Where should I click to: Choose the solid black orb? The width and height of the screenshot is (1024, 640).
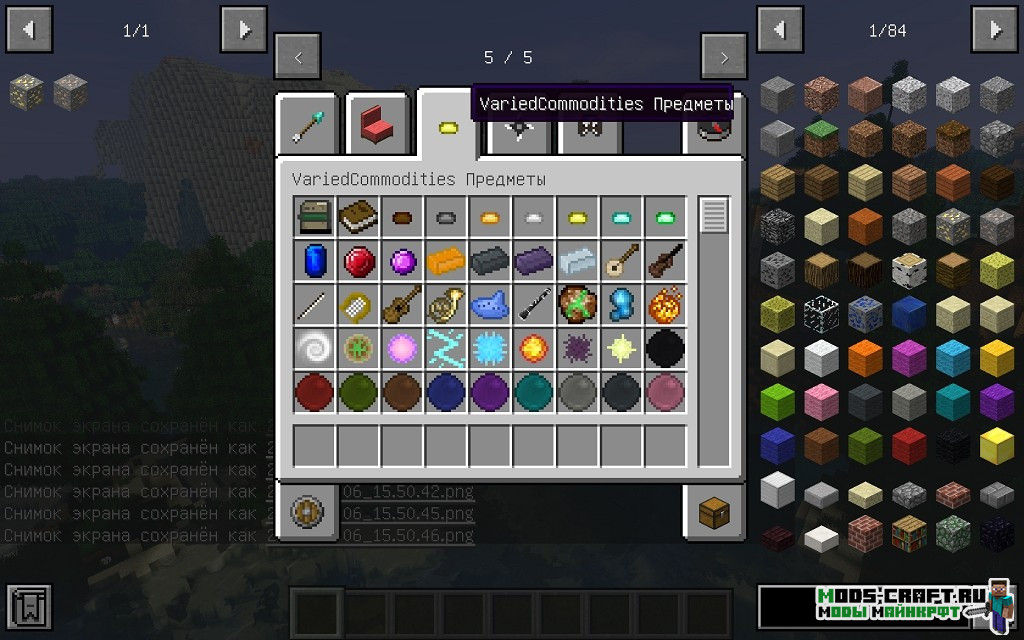coord(665,349)
